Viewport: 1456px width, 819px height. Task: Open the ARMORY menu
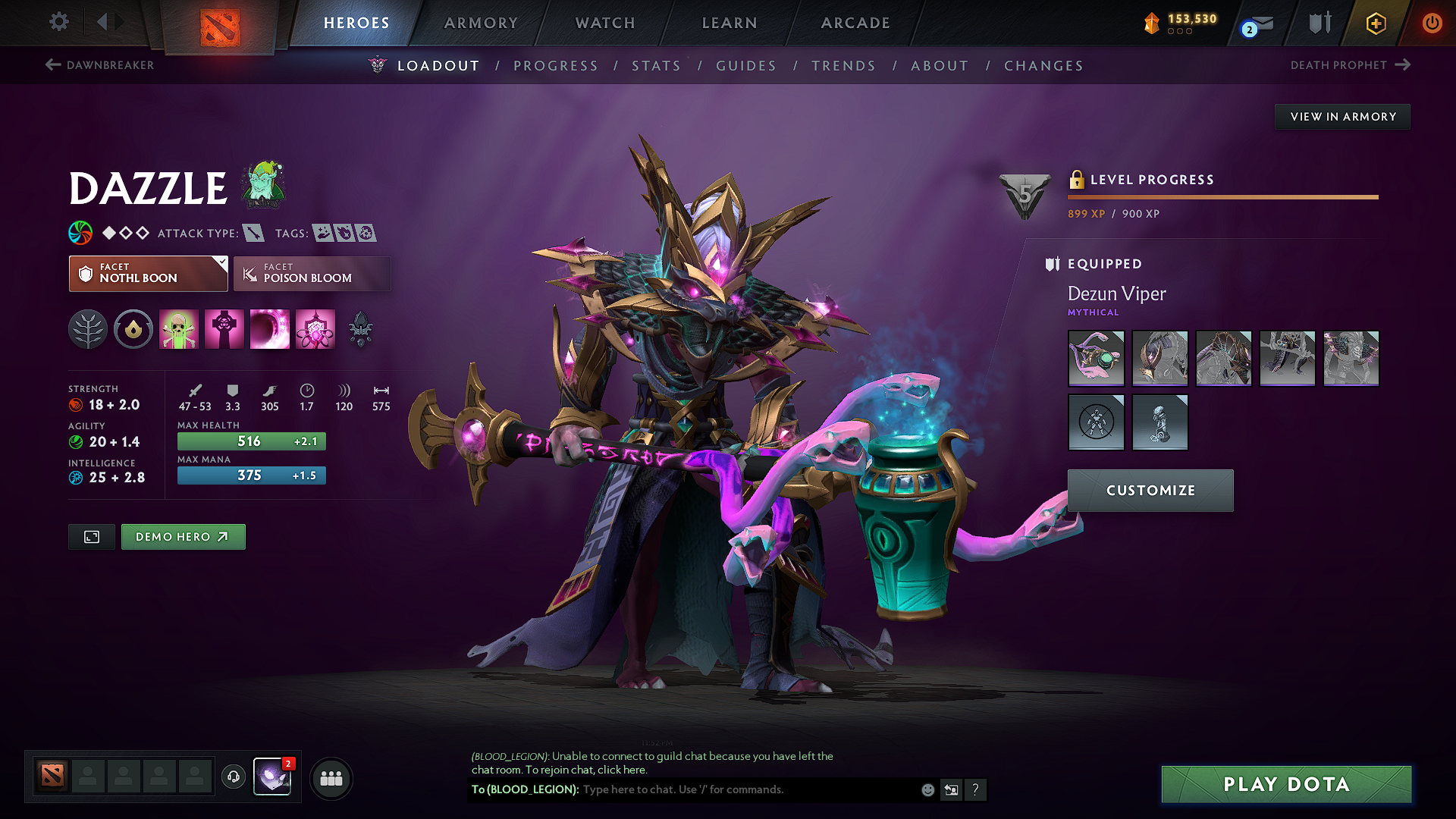(481, 24)
